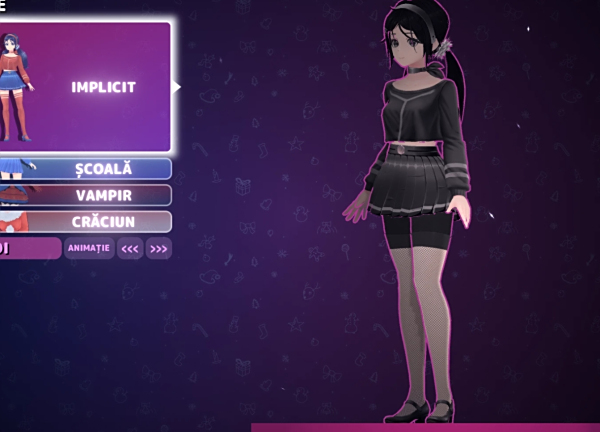Advance with the >>> button

tap(159, 248)
